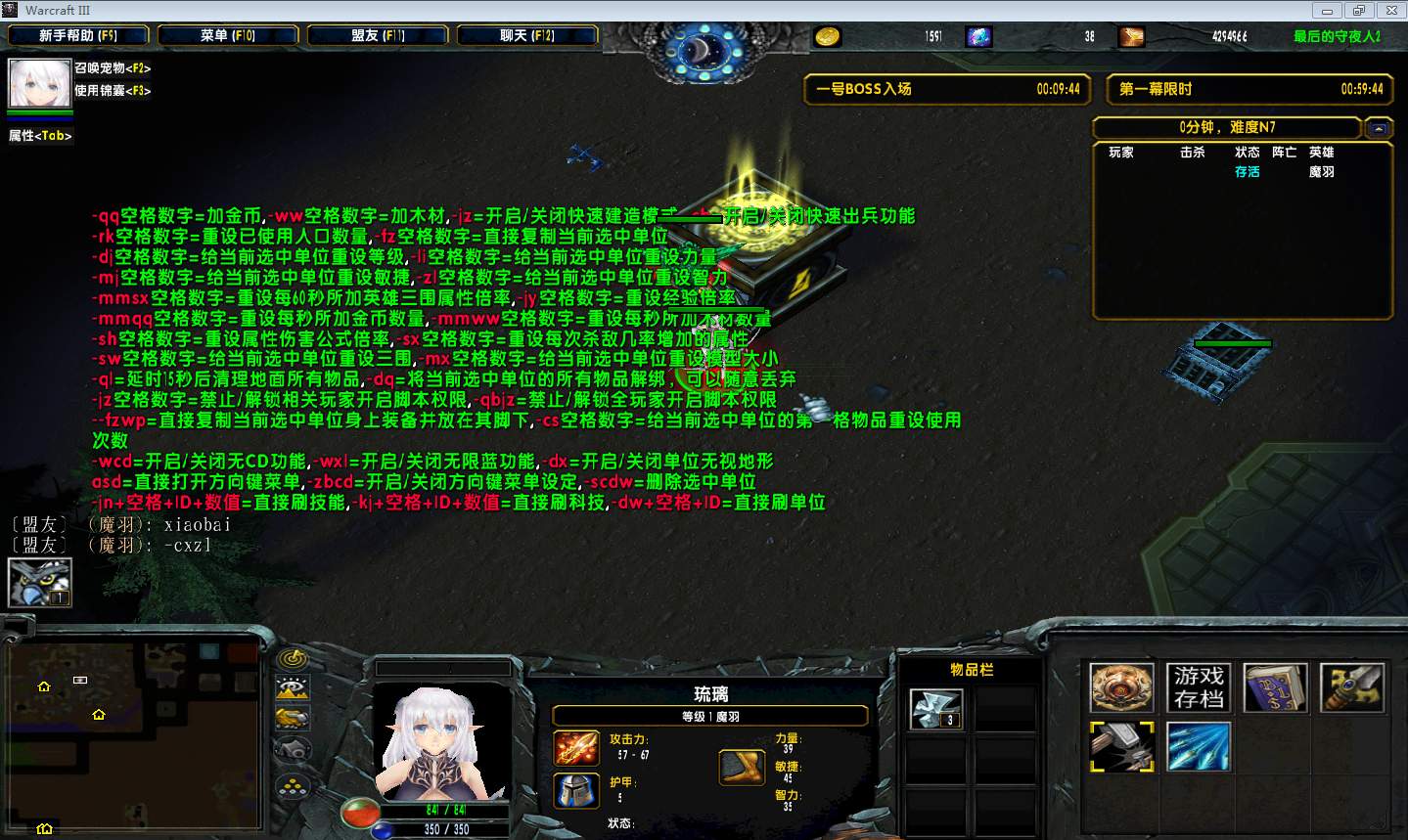Click the 使用锦囊 use pouch option
The height and width of the screenshot is (840, 1408).
tap(113, 91)
